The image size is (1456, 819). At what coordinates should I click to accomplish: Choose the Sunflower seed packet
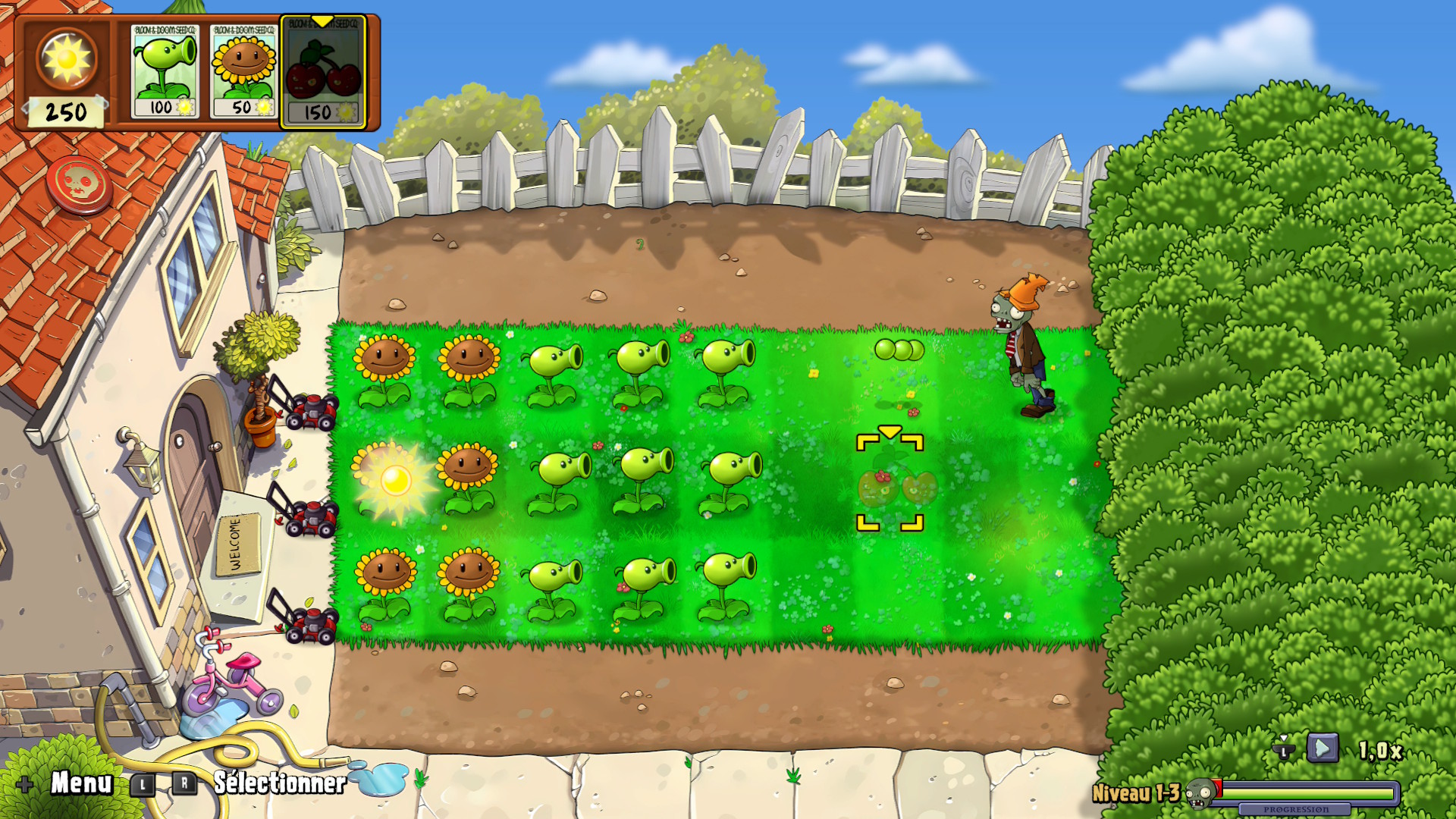coord(243,71)
